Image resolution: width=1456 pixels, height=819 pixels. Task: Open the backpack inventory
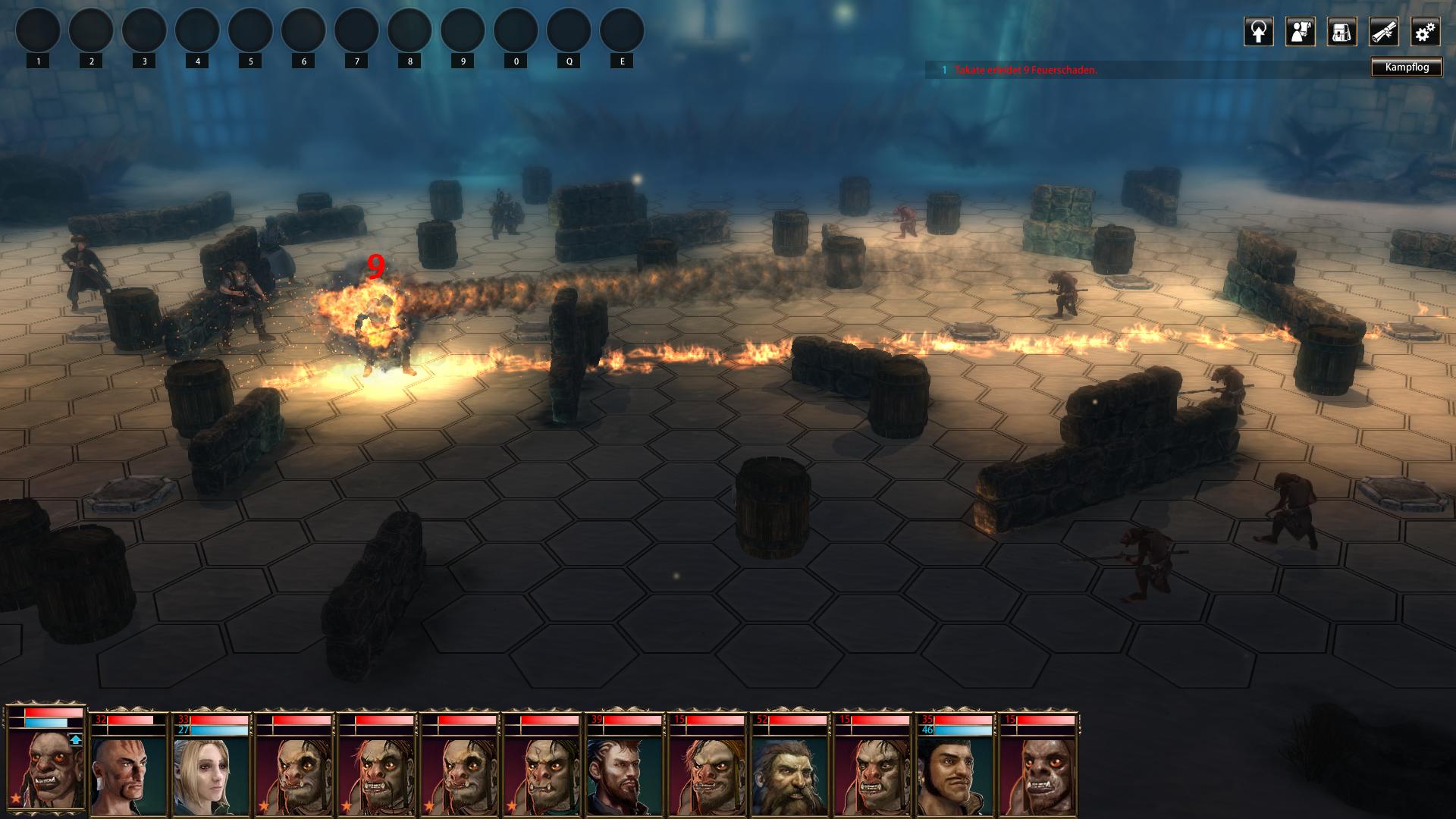pos(1341,32)
